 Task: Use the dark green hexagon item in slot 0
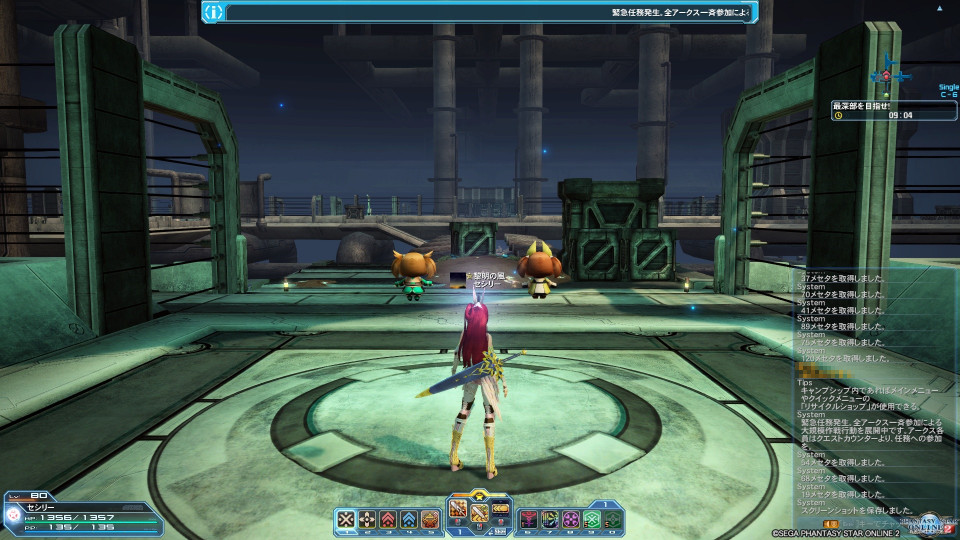[612, 518]
